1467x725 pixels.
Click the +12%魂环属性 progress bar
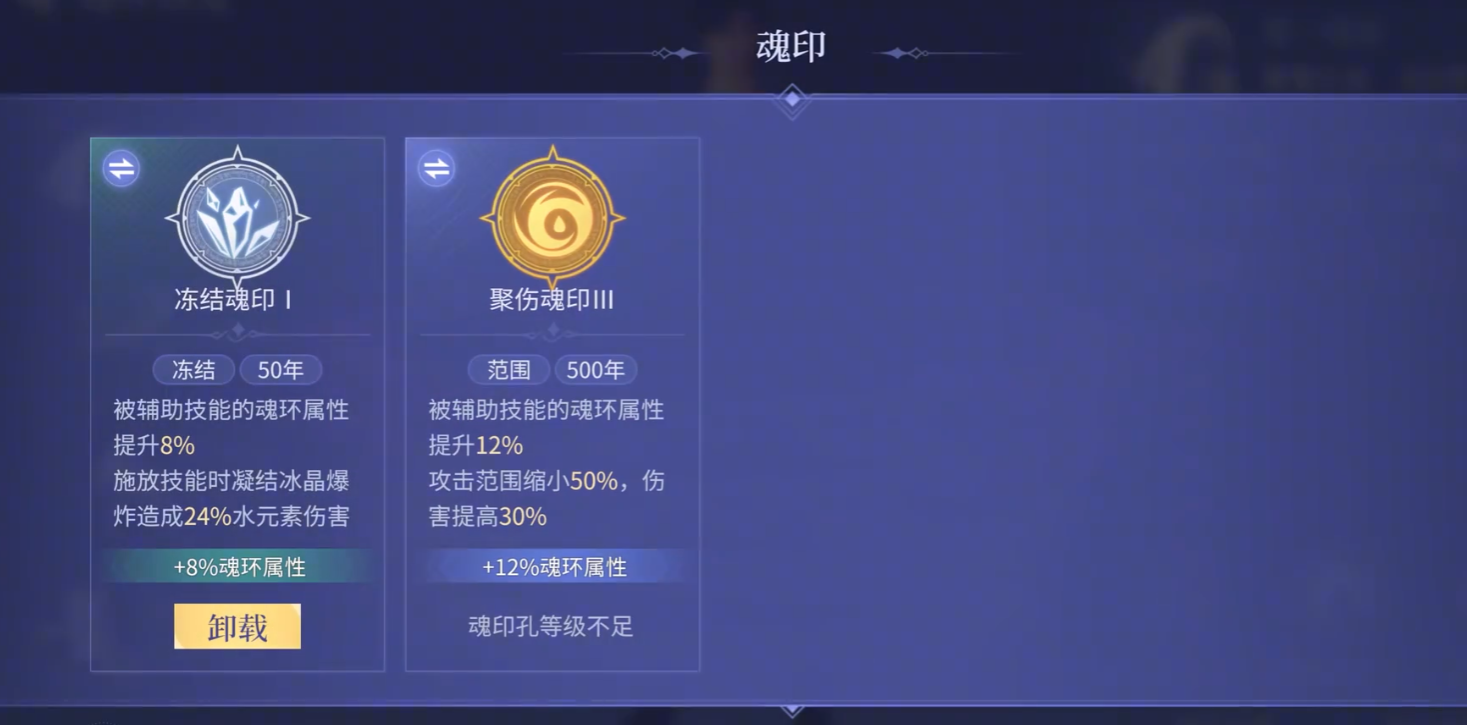tap(552, 567)
